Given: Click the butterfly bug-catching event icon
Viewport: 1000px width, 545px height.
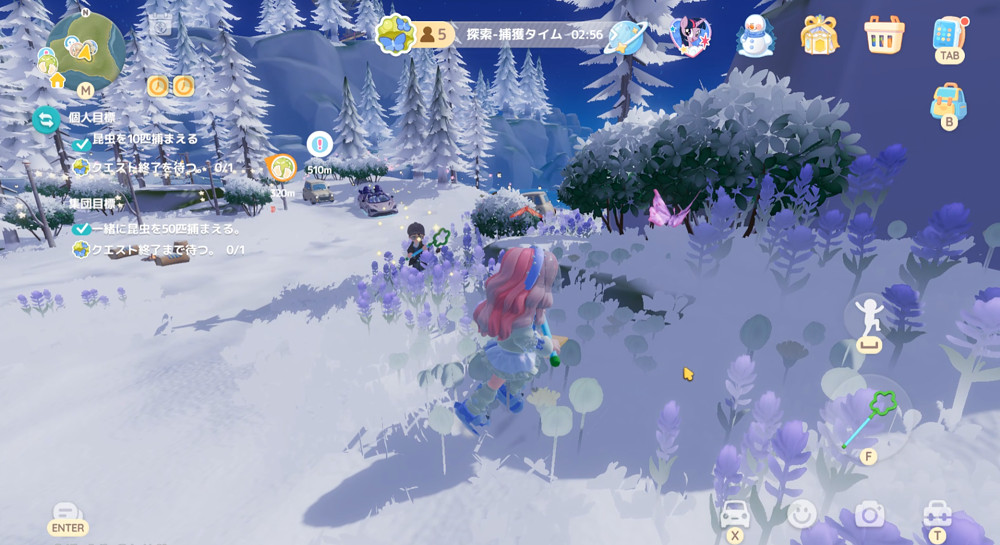Looking at the screenshot, I should point(394,34).
